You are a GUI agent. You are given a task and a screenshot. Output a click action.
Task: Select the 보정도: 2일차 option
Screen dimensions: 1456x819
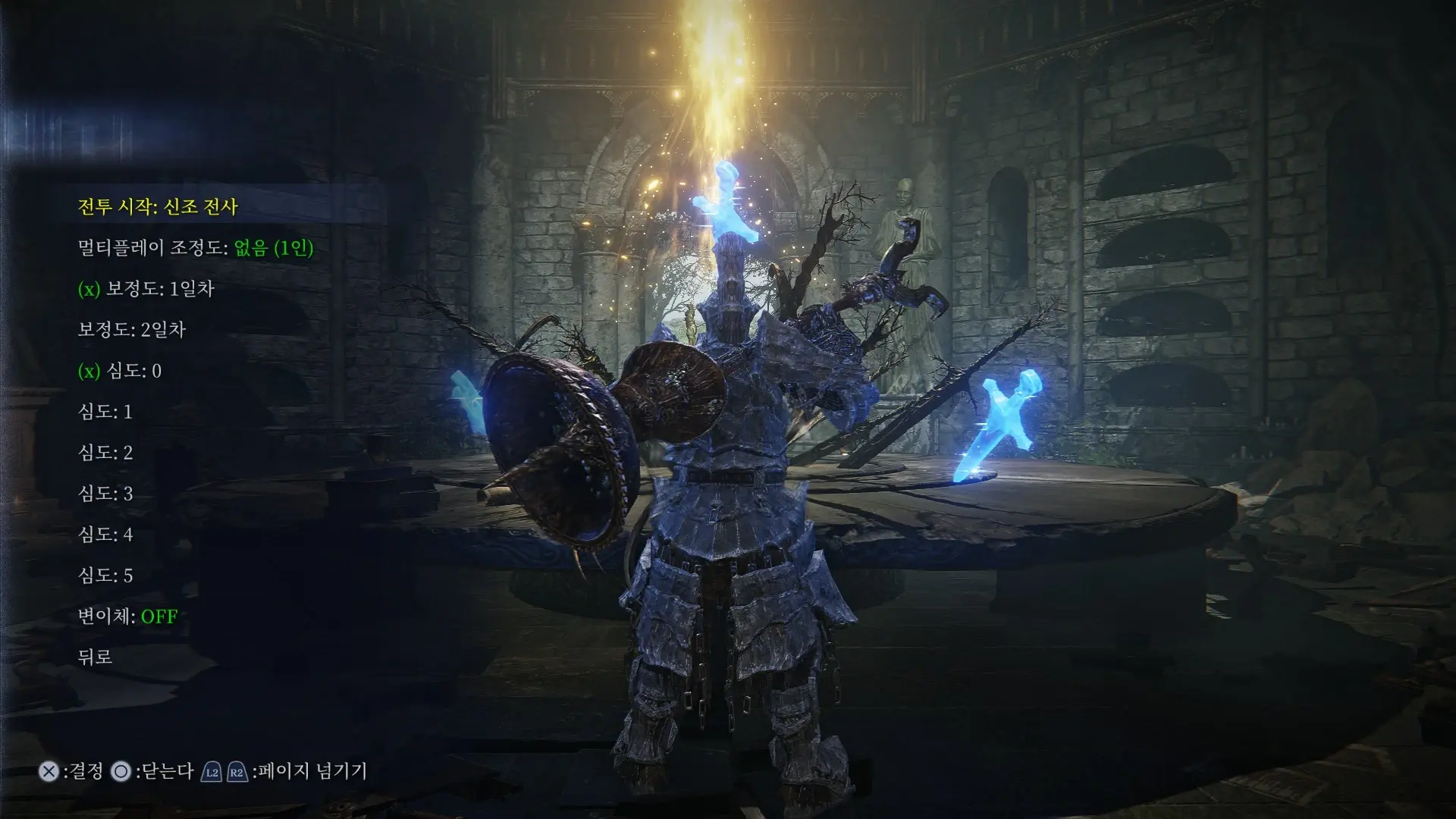(x=130, y=330)
